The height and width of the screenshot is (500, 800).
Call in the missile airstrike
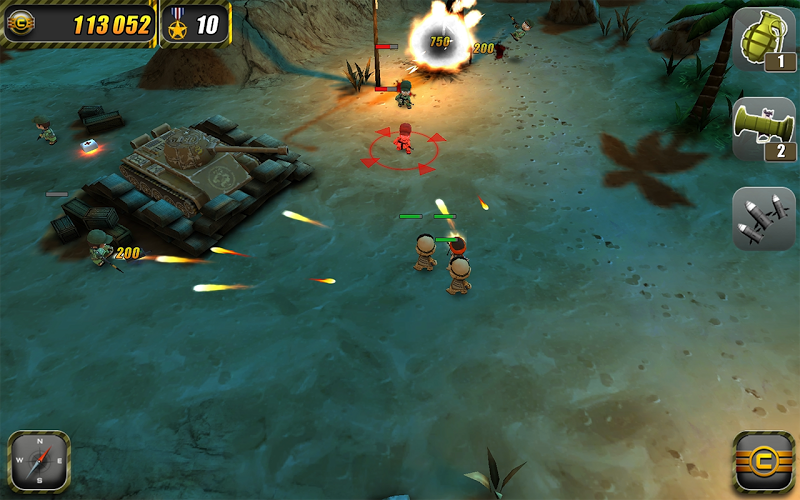tap(764, 218)
